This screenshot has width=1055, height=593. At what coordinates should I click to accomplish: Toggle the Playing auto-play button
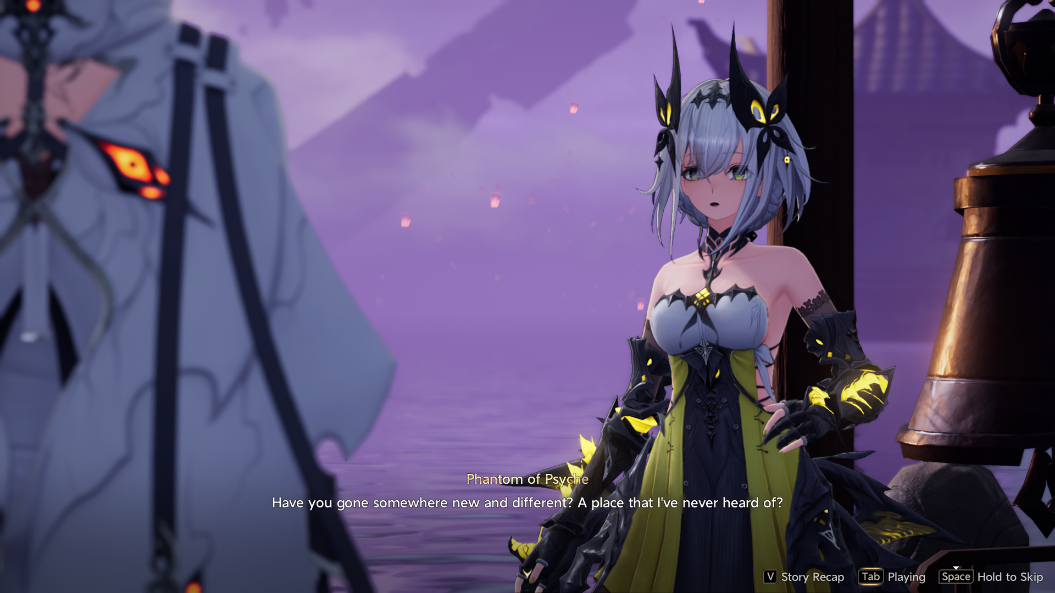click(893, 577)
